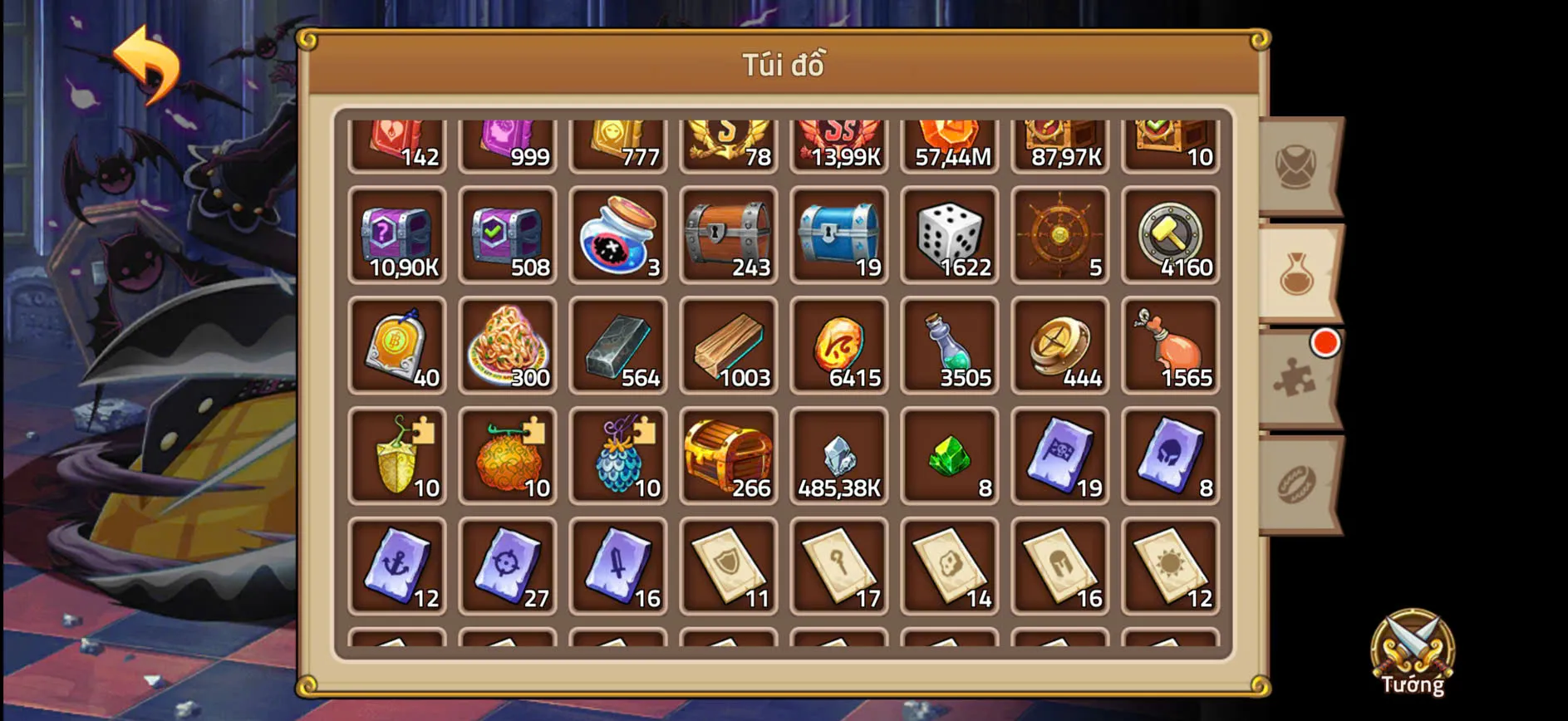Select the iron ingot stack of 564
This screenshot has height=721, width=1568.
coord(618,345)
